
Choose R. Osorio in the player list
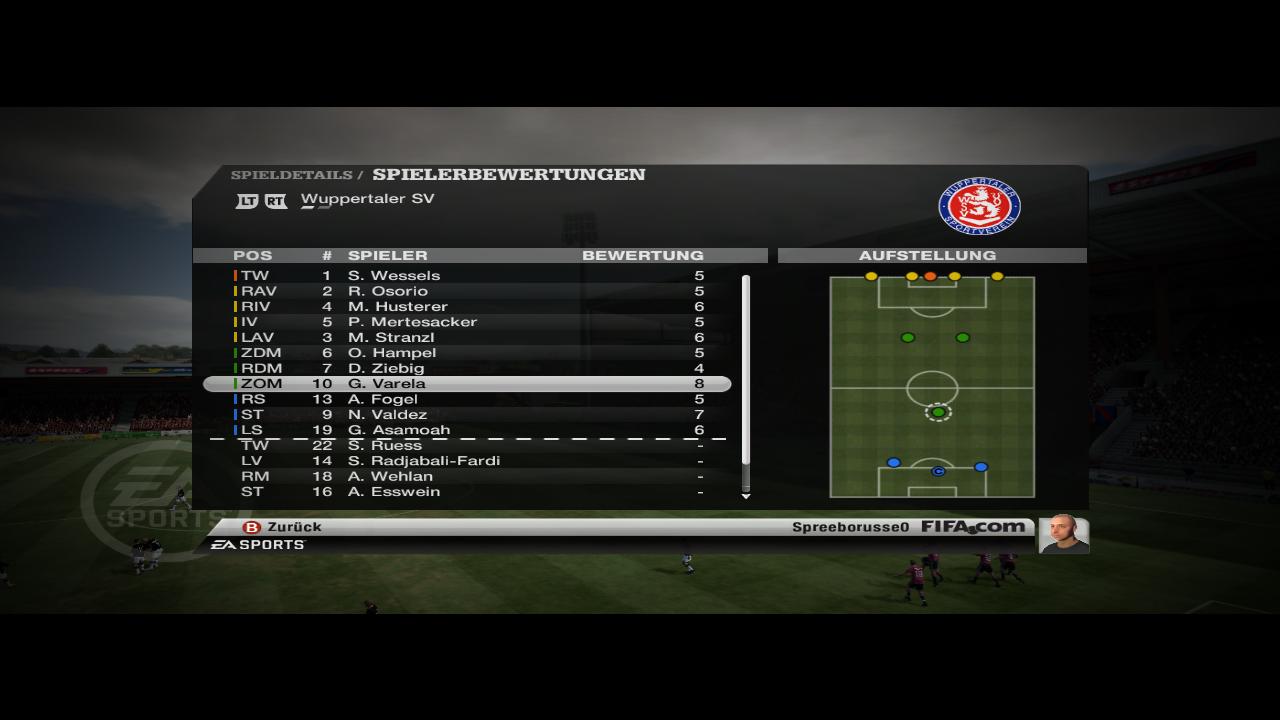coord(467,291)
